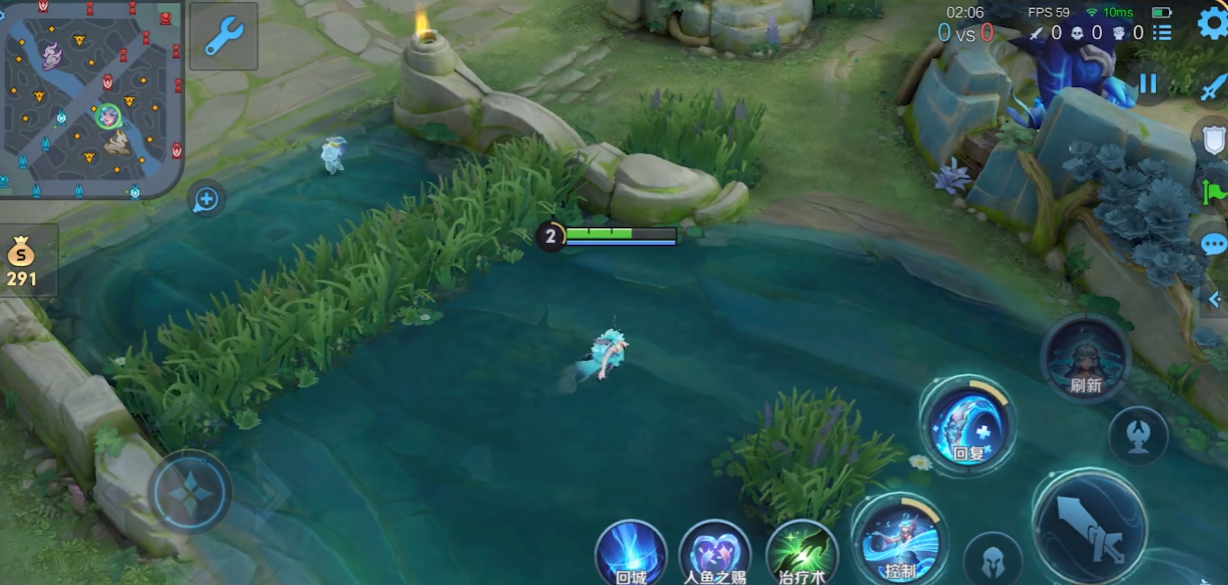Open settings via the gear icon
The width and height of the screenshot is (1228, 585).
[x=1211, y=22]
